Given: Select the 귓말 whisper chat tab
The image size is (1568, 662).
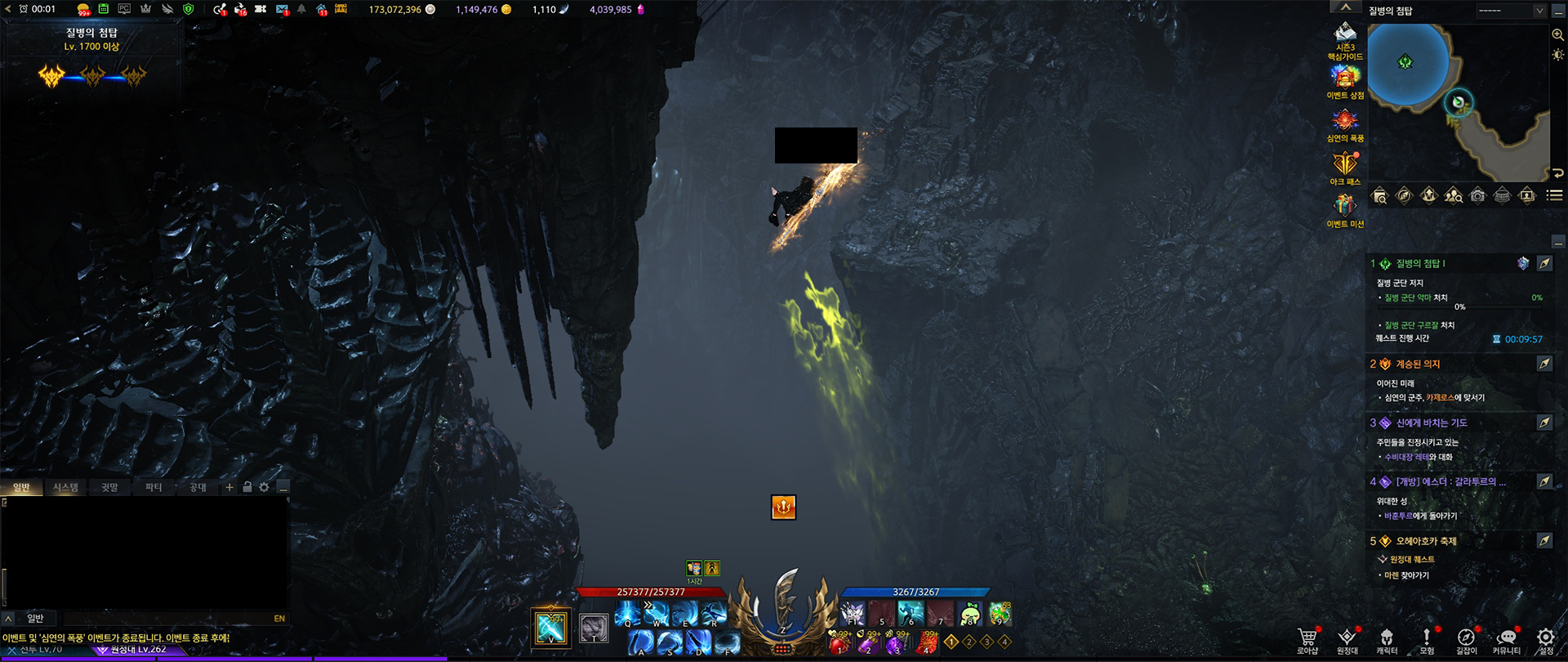Looking at the screenshot, I should click(x=109, y=488).
